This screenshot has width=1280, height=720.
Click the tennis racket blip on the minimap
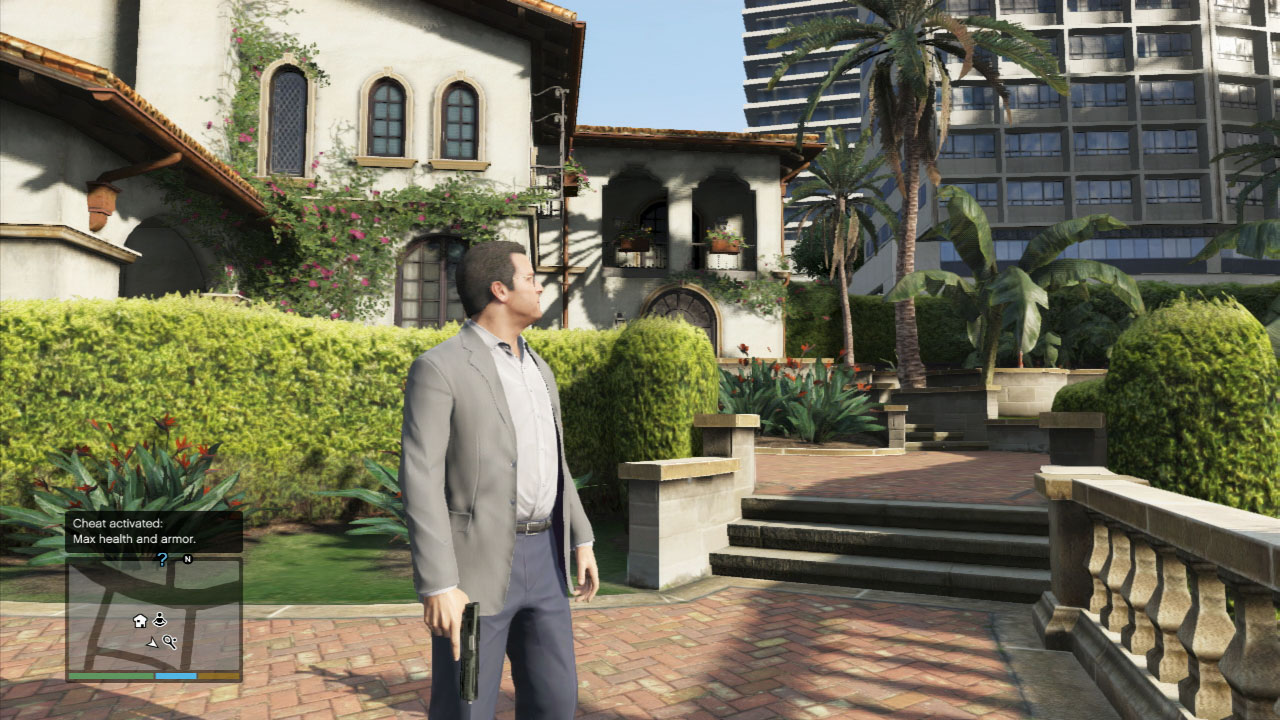[x=170, y=642]
